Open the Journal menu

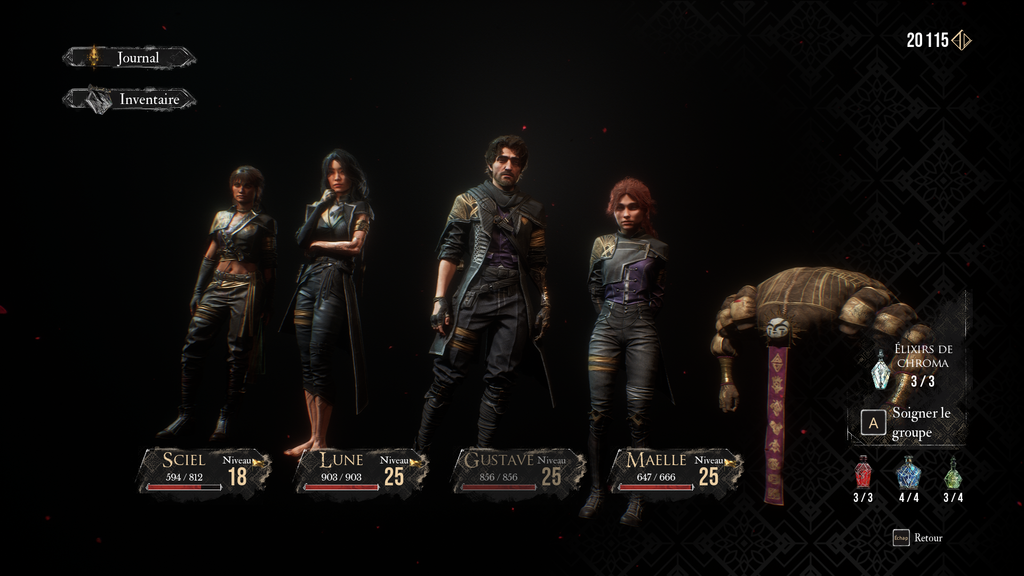(130, 58)
